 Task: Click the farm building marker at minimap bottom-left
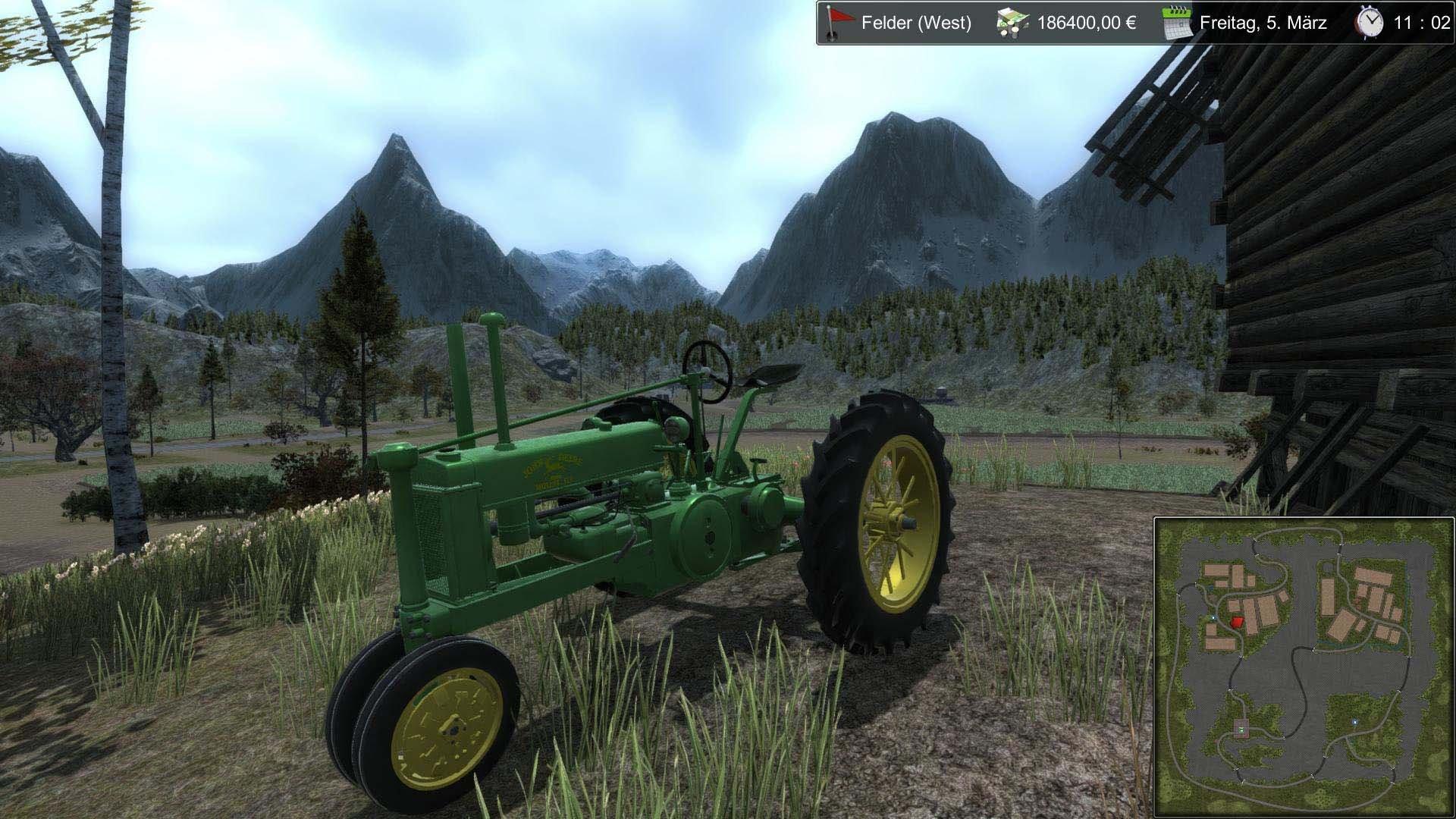(x=1241, y=726)
